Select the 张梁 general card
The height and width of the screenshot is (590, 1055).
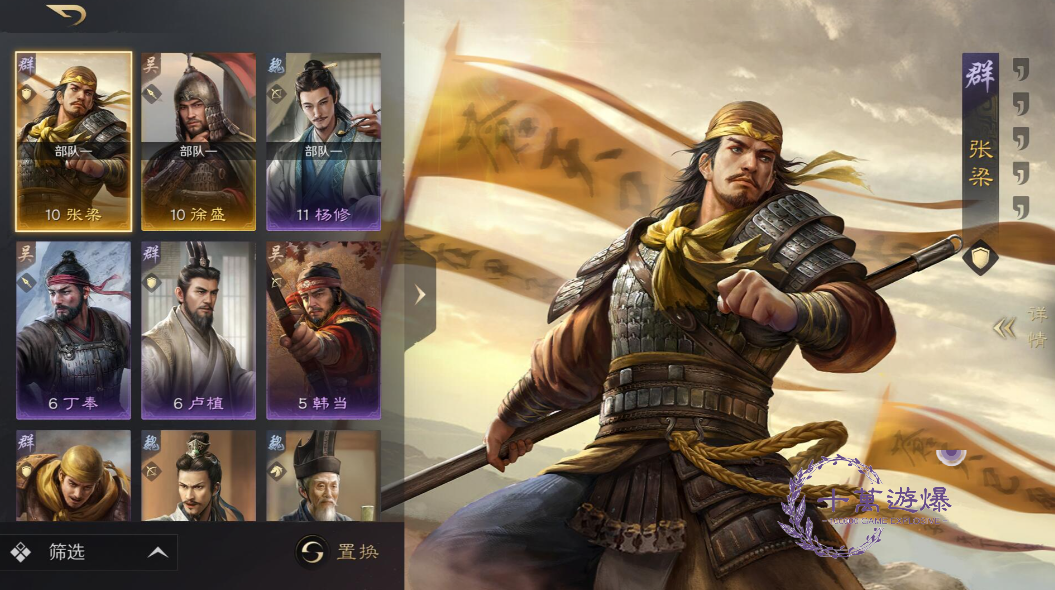[x=73, y=140]
